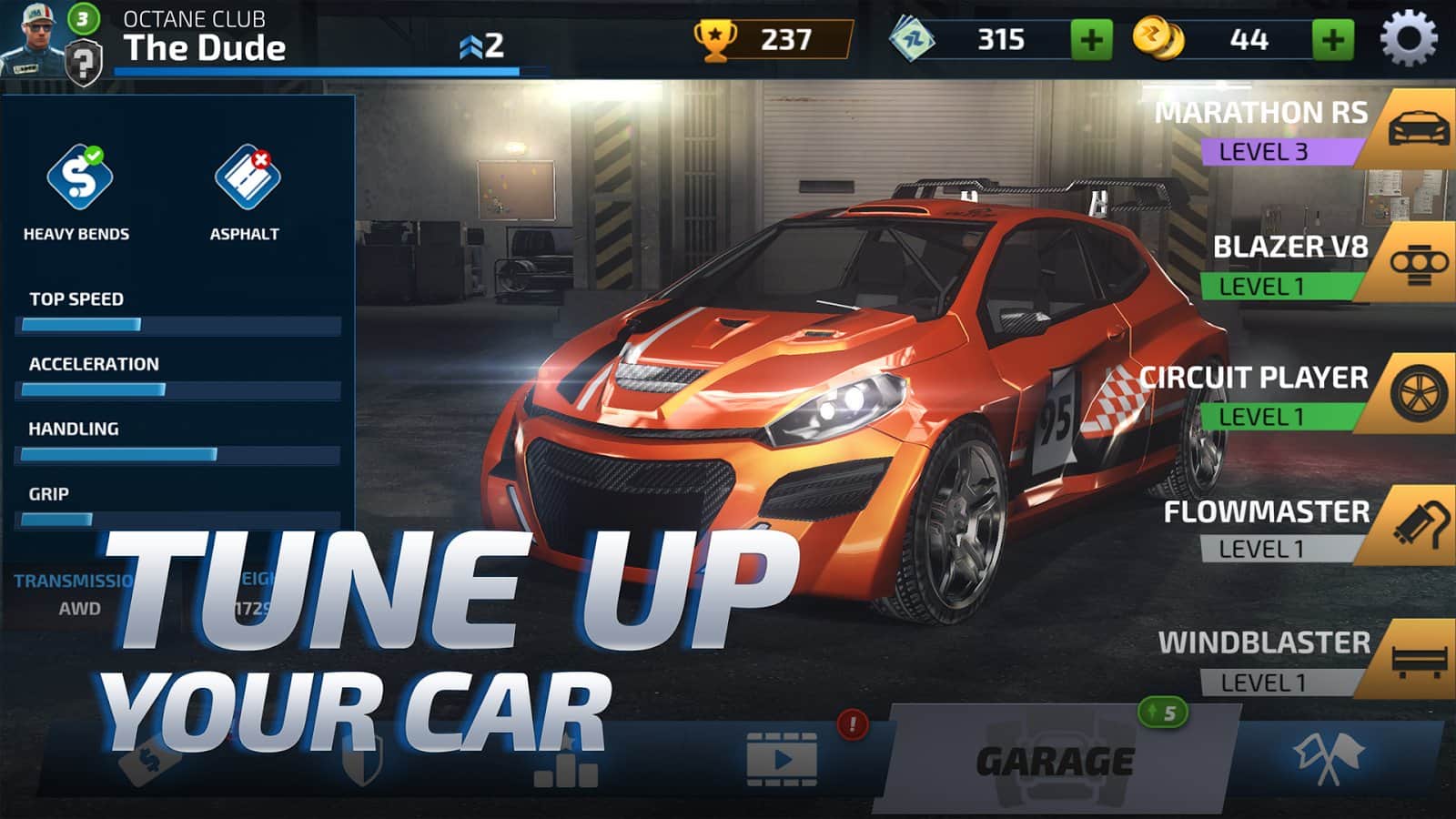View the Heavy Bends trait icon
The width and height of the screenshot is (1456, 819).
coord(79,177)
